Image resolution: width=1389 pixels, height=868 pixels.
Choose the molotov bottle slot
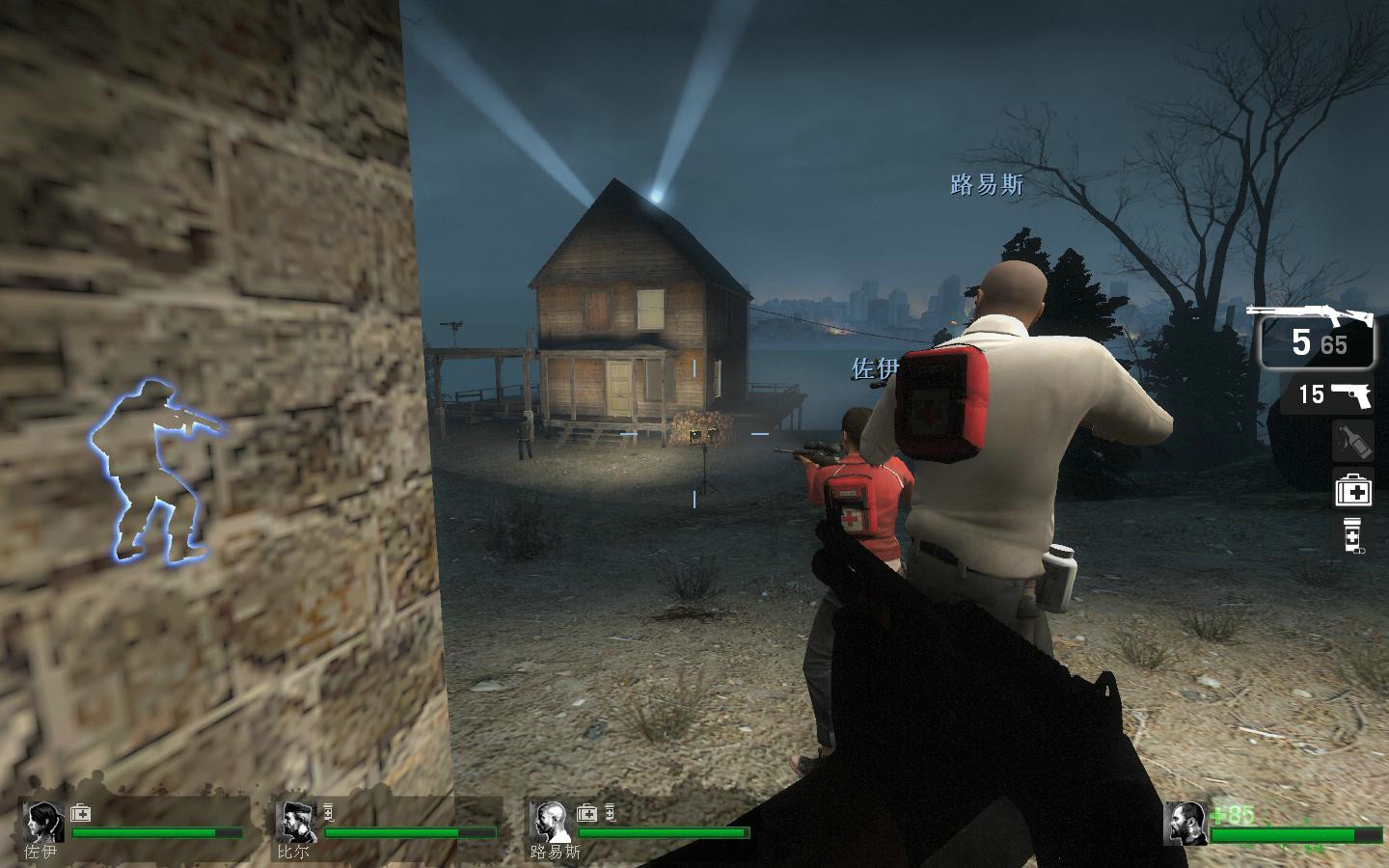pyautogui.click(x=1353, y=442)
